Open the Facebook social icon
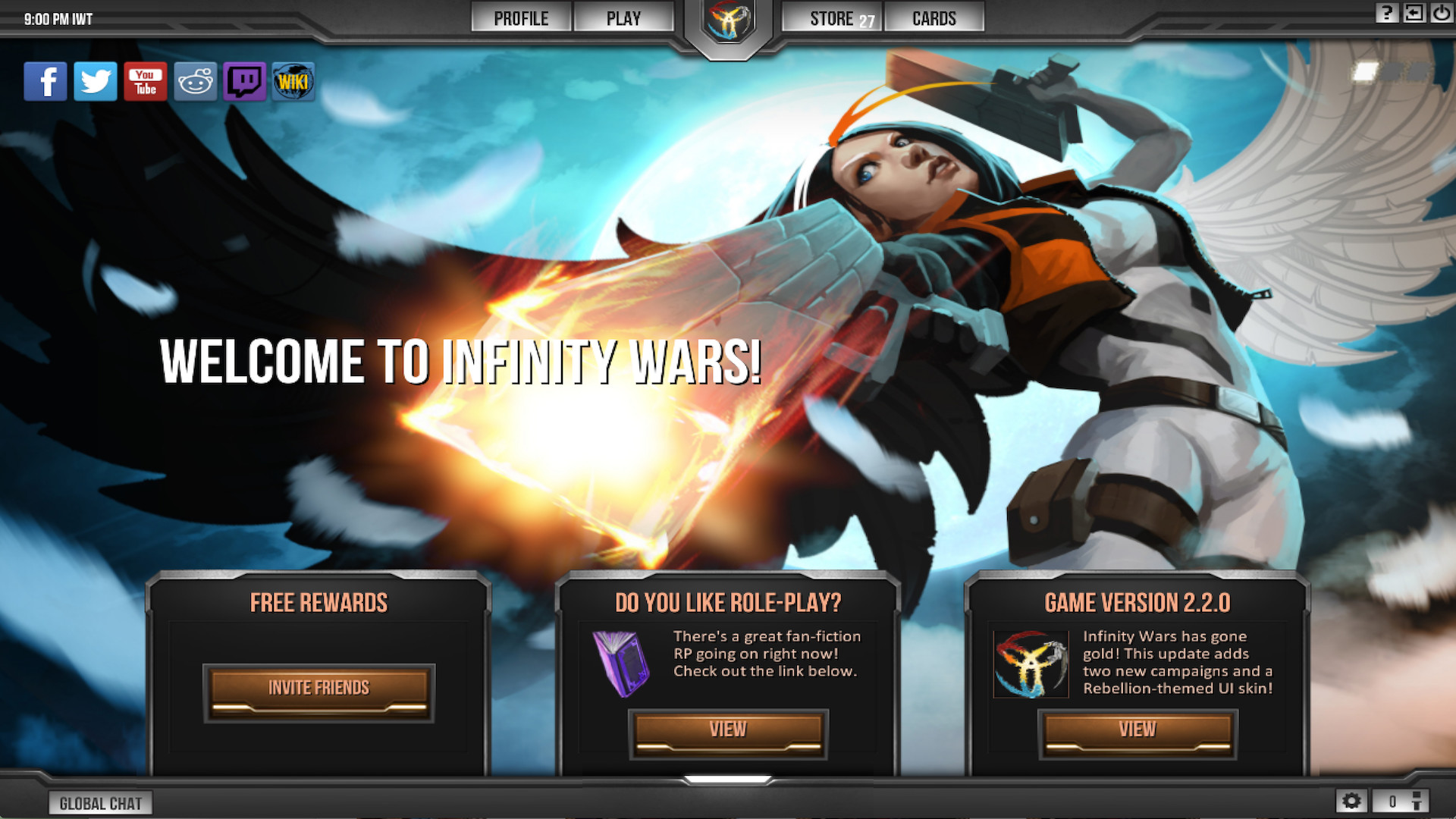Viewport: 1456px width, 819px height. [45, 81]
